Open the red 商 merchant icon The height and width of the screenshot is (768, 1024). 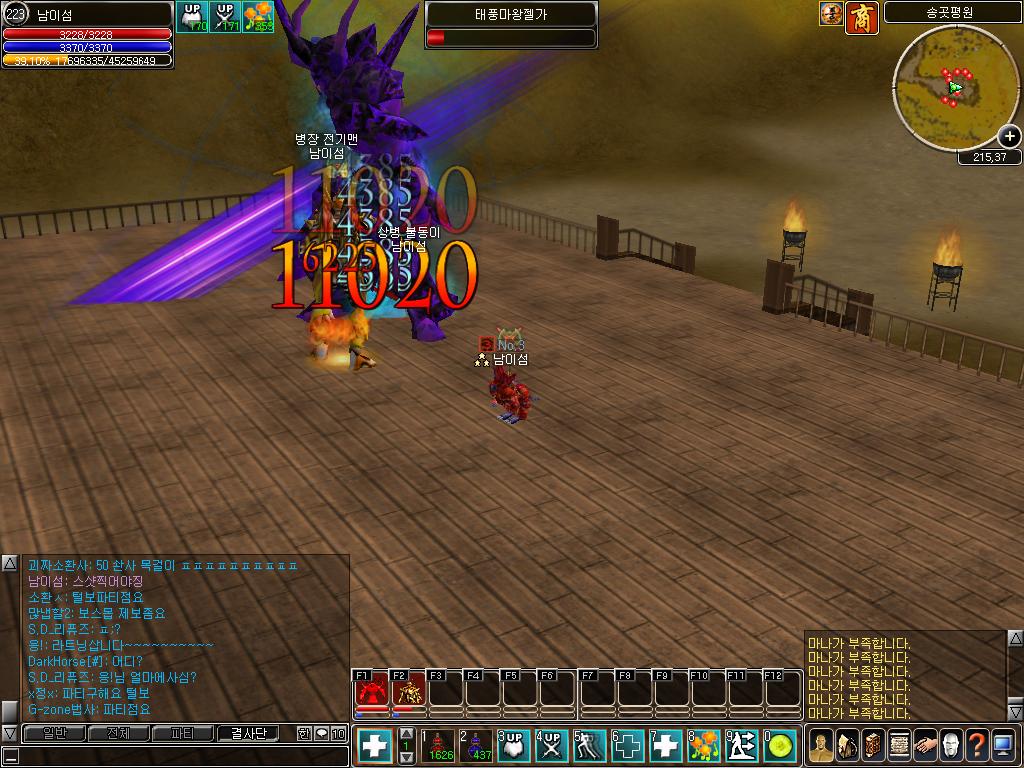click(862, 18)
